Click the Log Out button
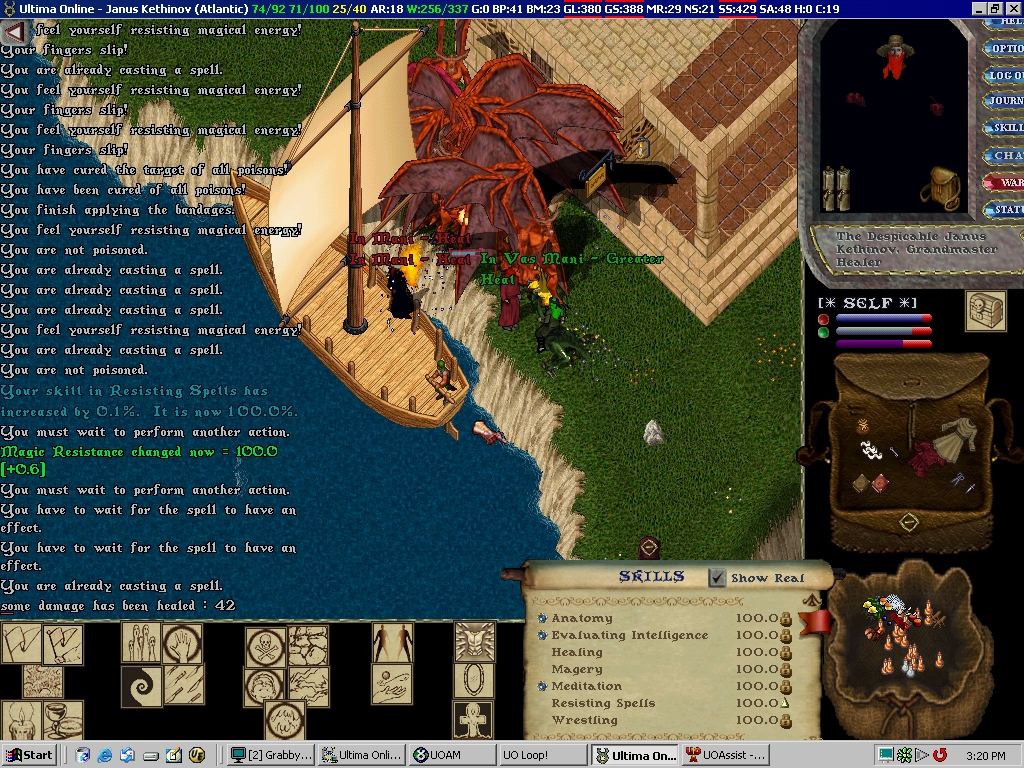 click(1004, 75)
